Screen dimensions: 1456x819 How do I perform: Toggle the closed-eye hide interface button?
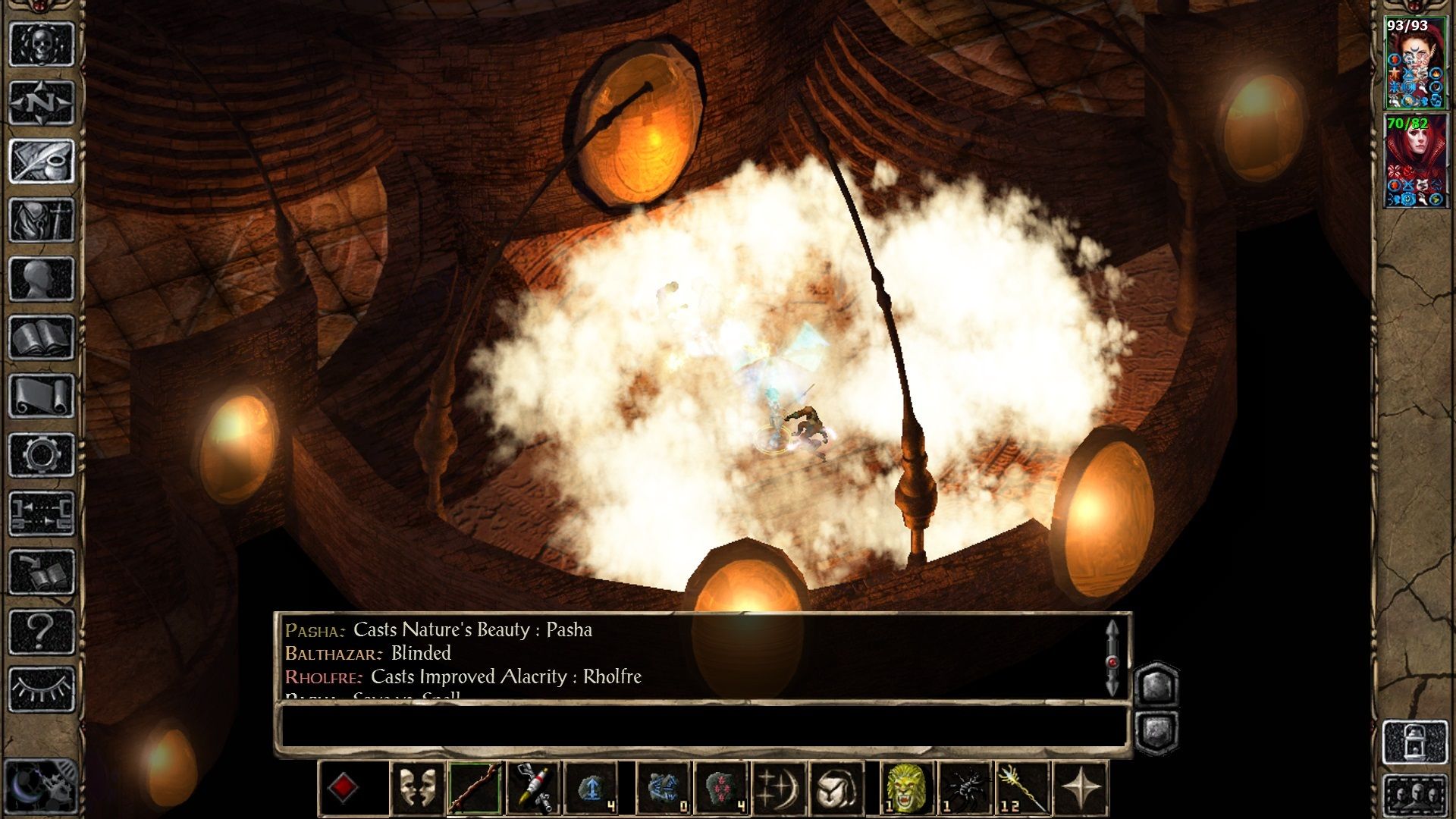click(42, 689)
